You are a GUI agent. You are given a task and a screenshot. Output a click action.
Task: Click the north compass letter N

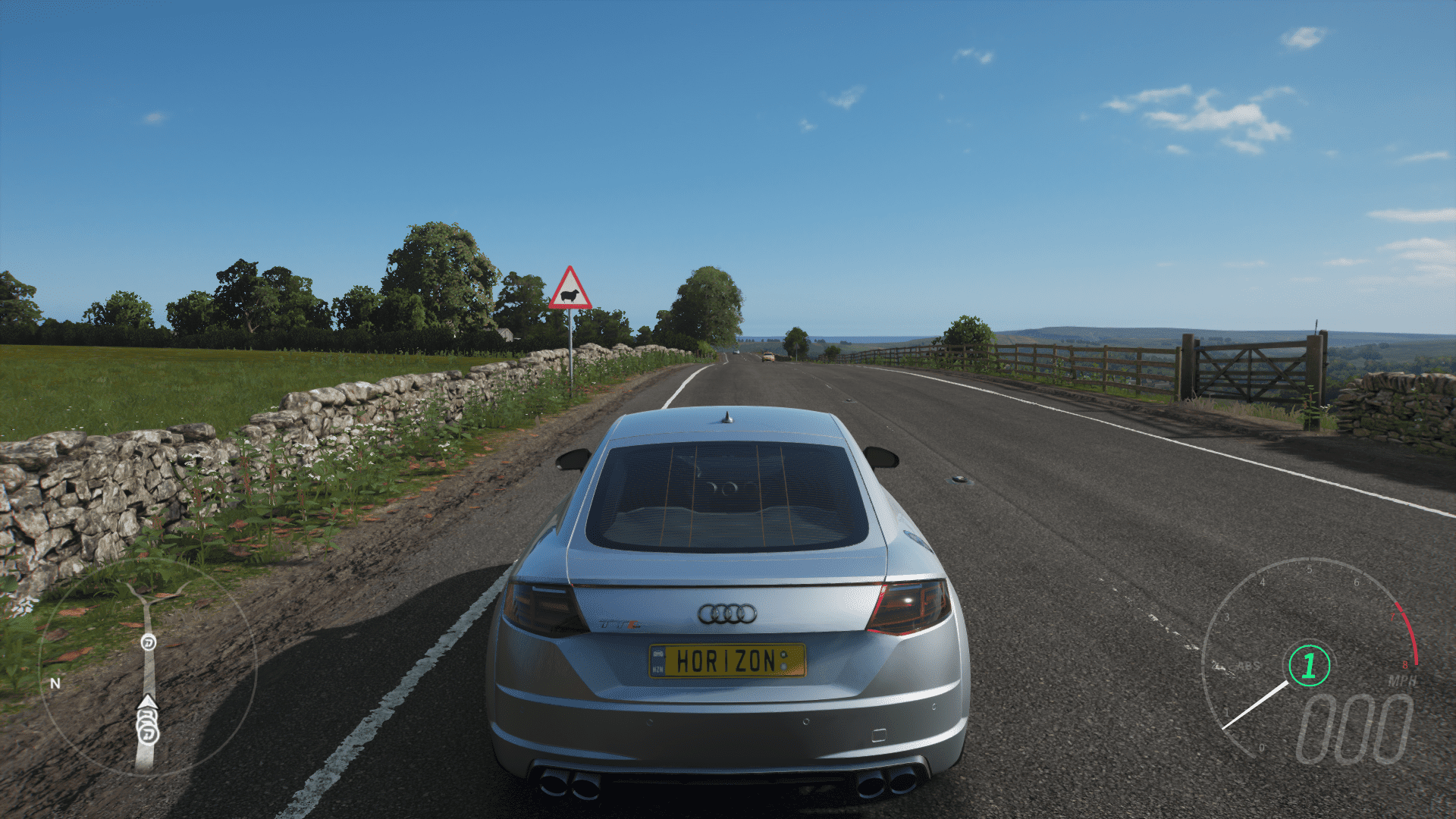[x=55, y=683]
